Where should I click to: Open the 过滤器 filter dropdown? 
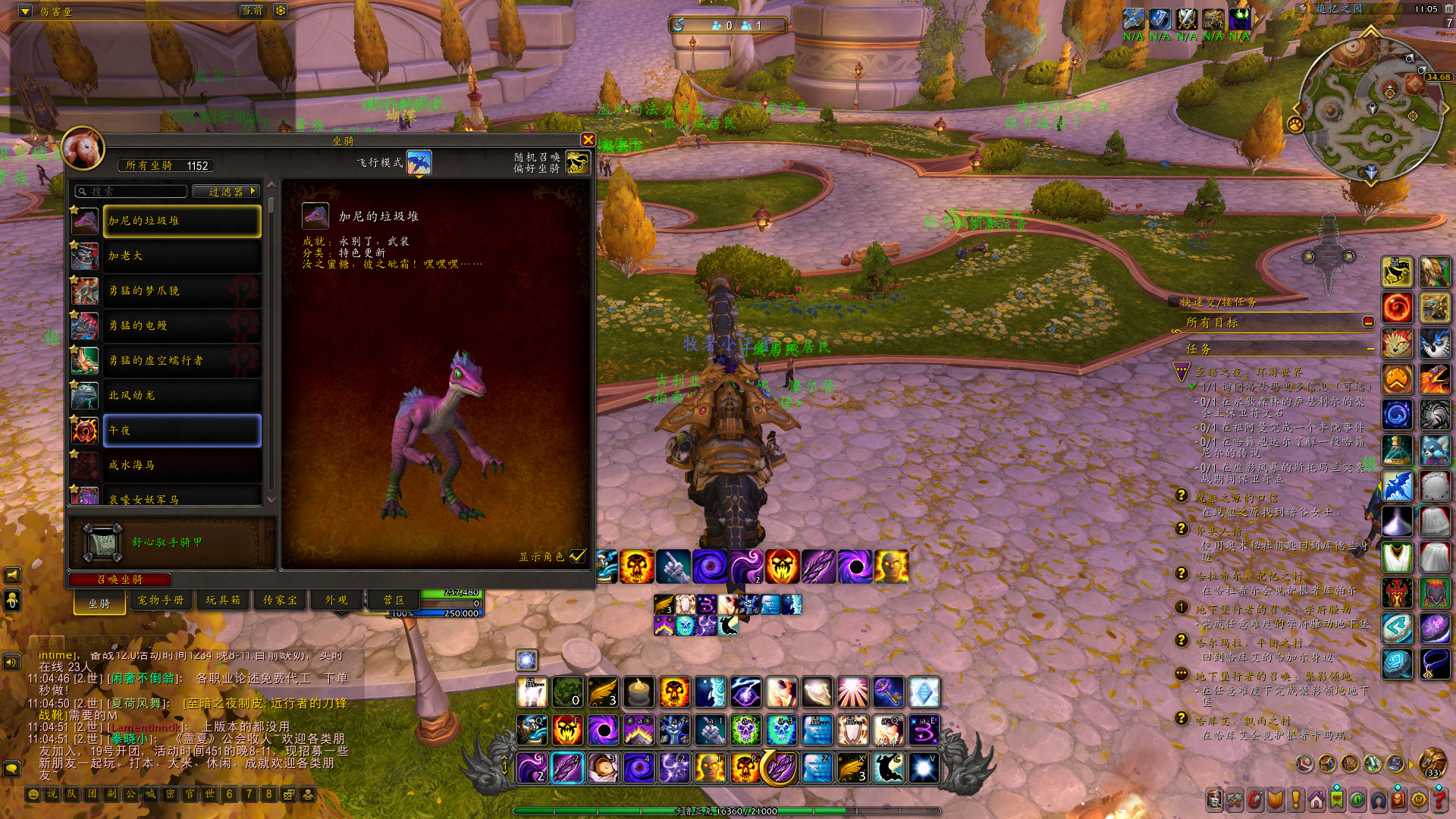(x=226, y=192)
